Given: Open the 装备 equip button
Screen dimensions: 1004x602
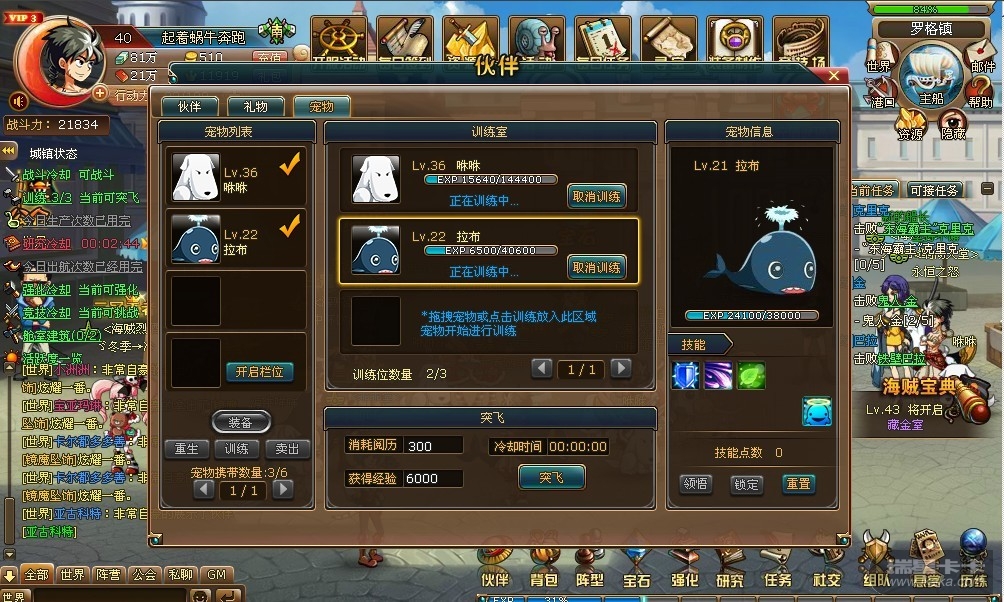Looking at the screenshot, I should (241, 421).
